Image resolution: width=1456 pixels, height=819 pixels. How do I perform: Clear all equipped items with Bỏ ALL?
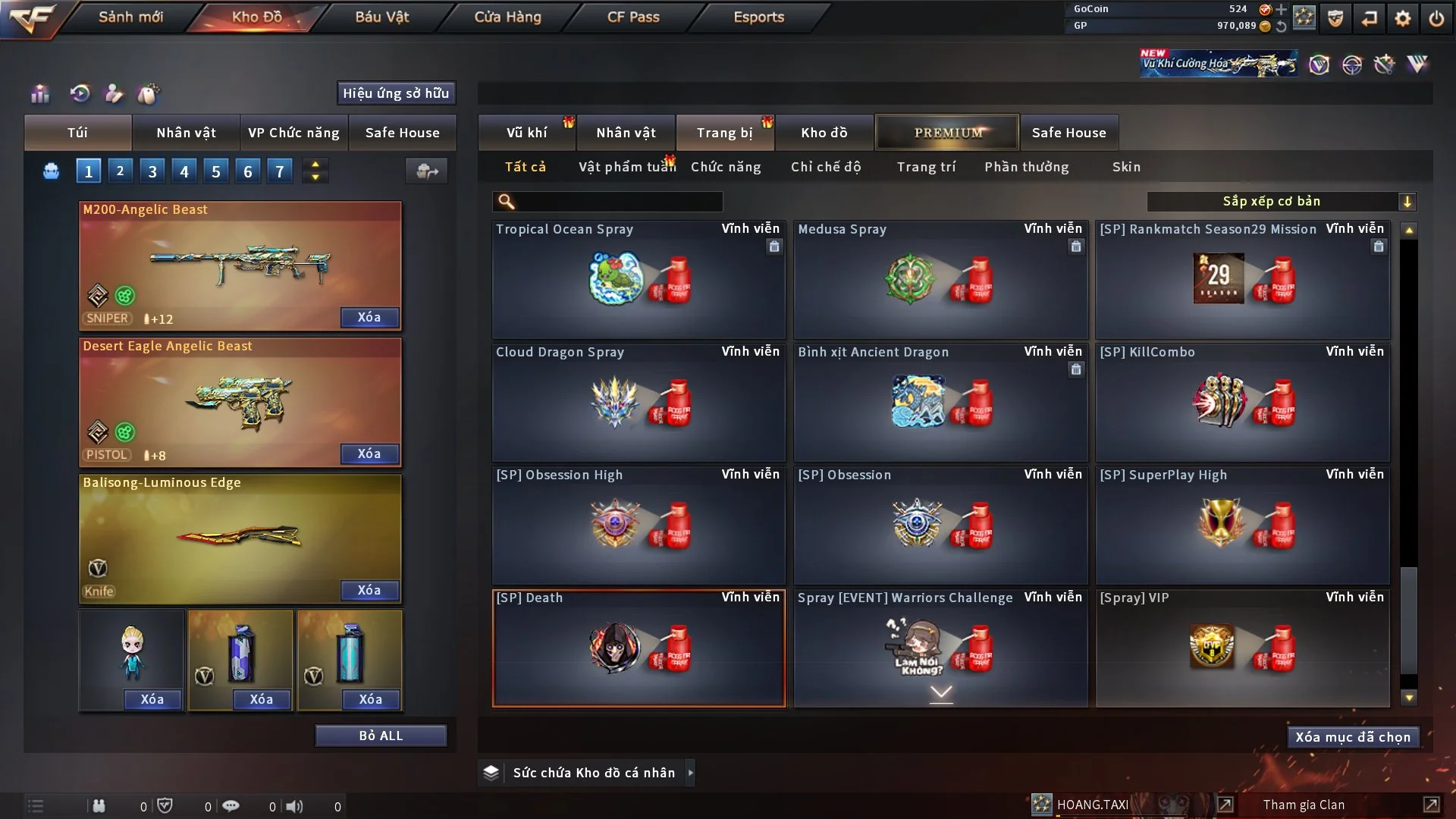click(x=381, y=736)
